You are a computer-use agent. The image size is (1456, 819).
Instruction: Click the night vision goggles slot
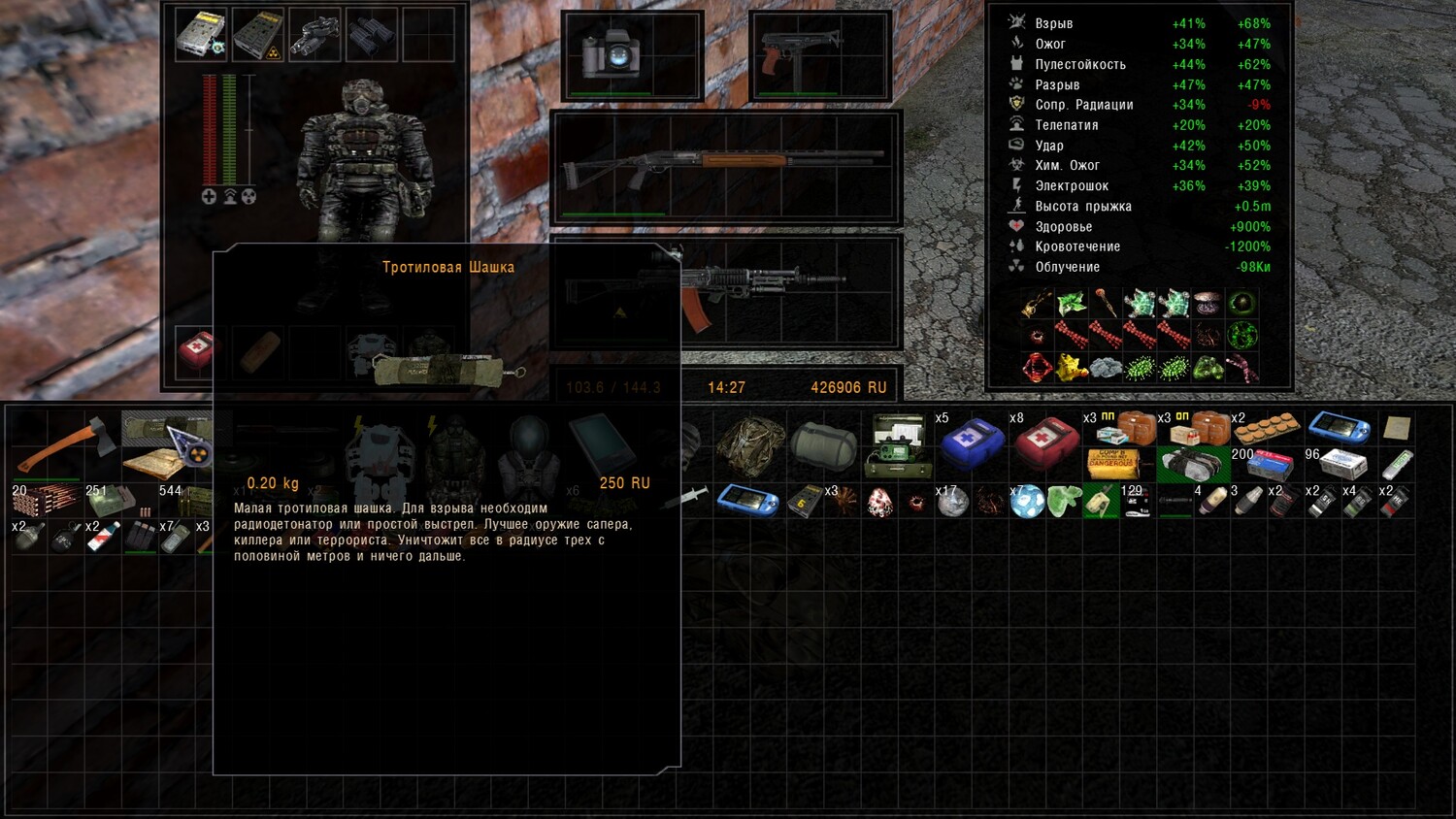coord(314,35)
